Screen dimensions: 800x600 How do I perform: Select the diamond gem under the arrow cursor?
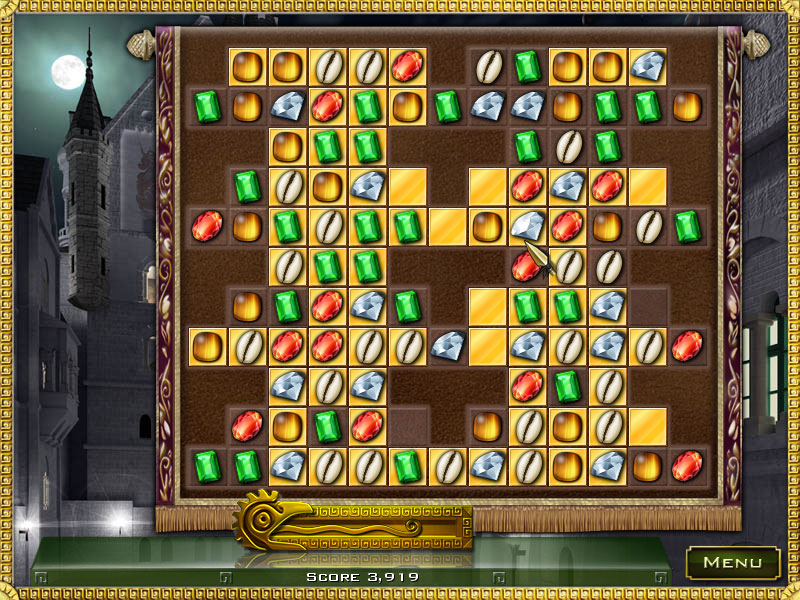pos(526,226)
